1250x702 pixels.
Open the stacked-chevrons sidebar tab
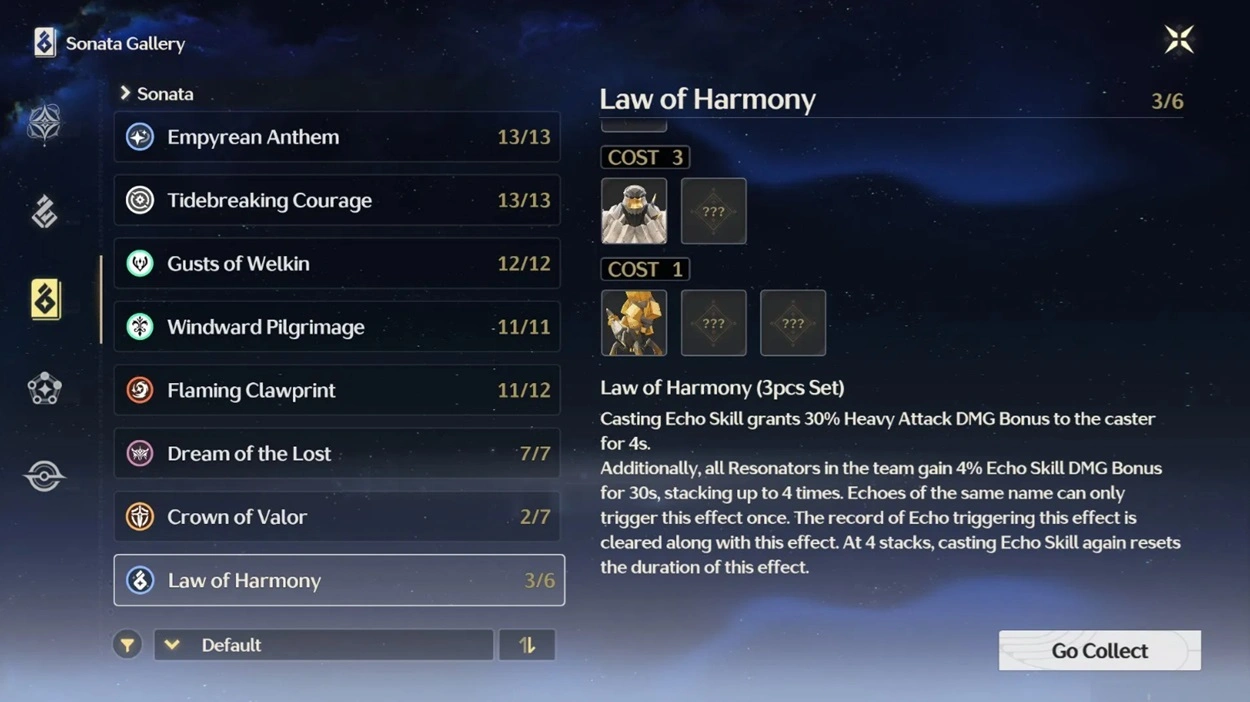[x=44, y=212]
